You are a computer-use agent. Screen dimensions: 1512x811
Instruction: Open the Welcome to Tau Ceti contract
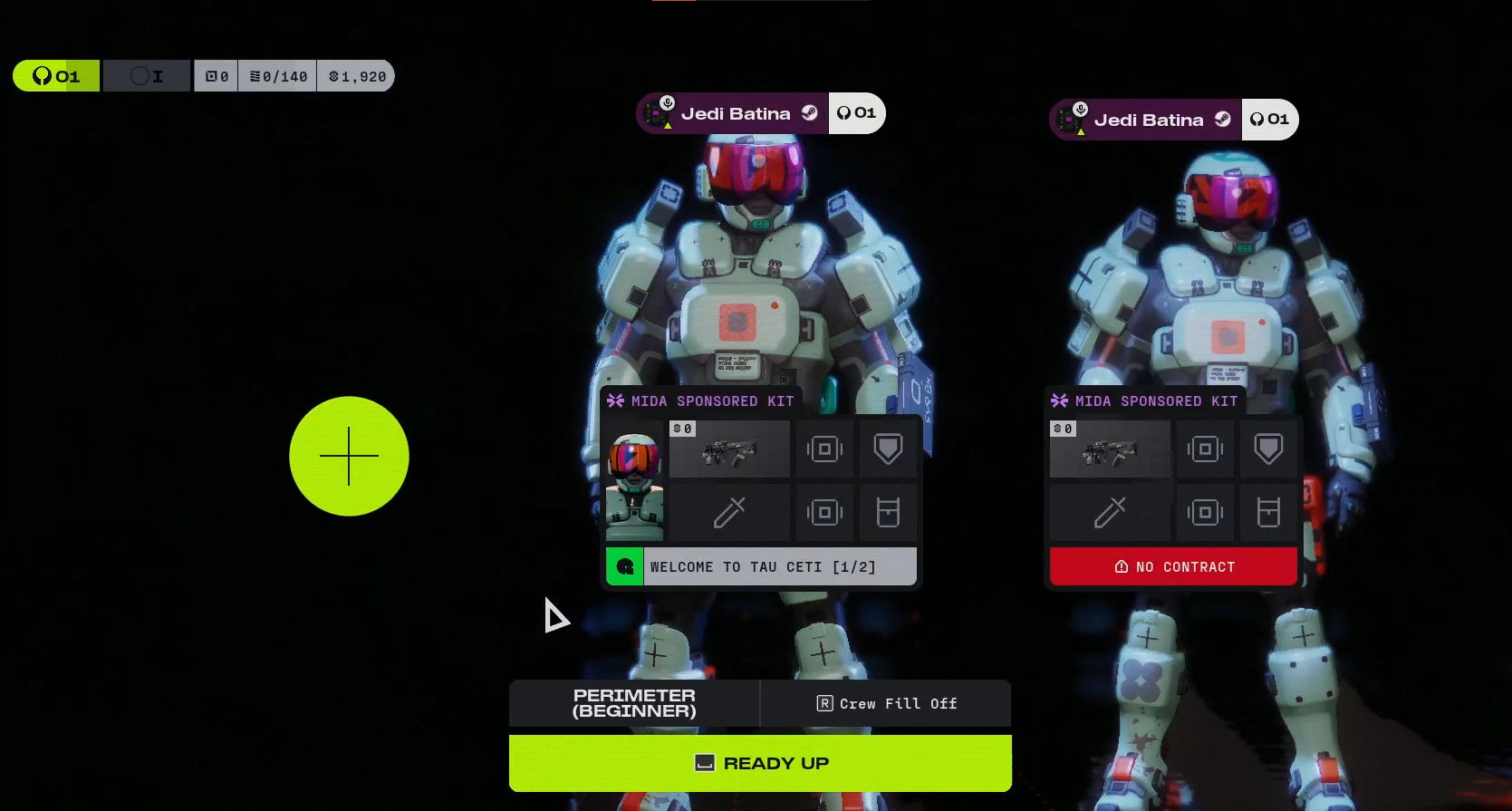761,566
